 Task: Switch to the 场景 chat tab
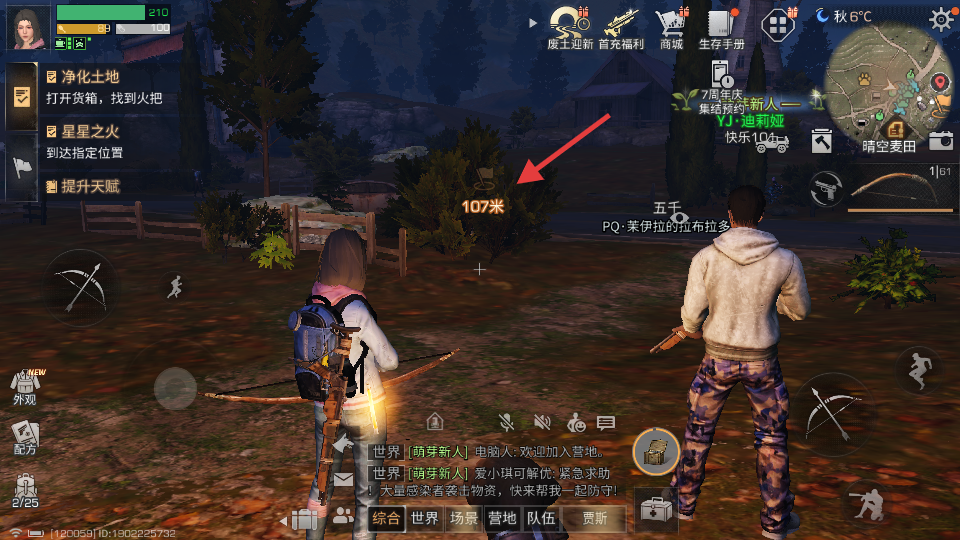click(463, 518)
